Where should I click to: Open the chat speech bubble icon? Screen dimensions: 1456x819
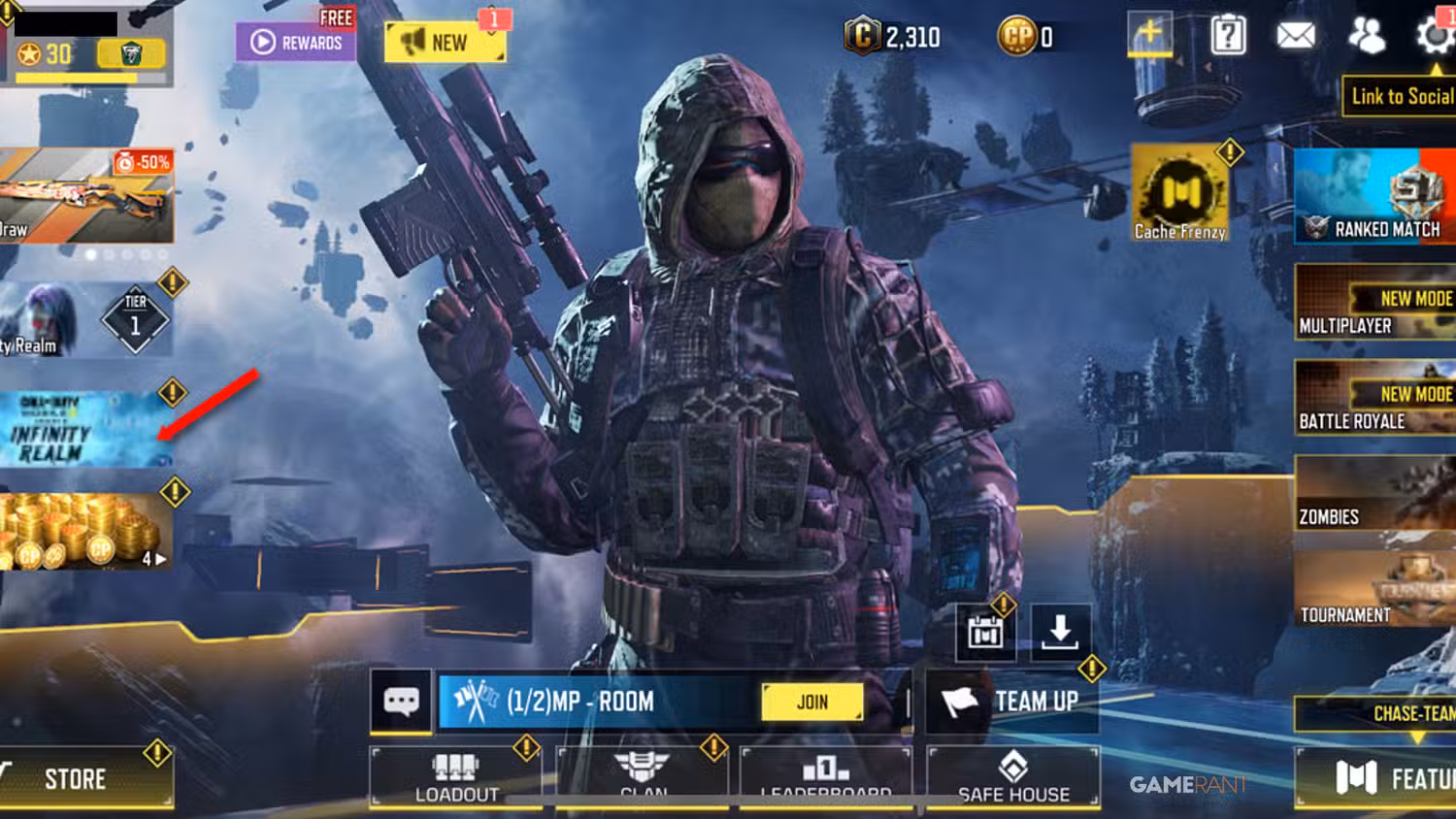coord(401,701)
